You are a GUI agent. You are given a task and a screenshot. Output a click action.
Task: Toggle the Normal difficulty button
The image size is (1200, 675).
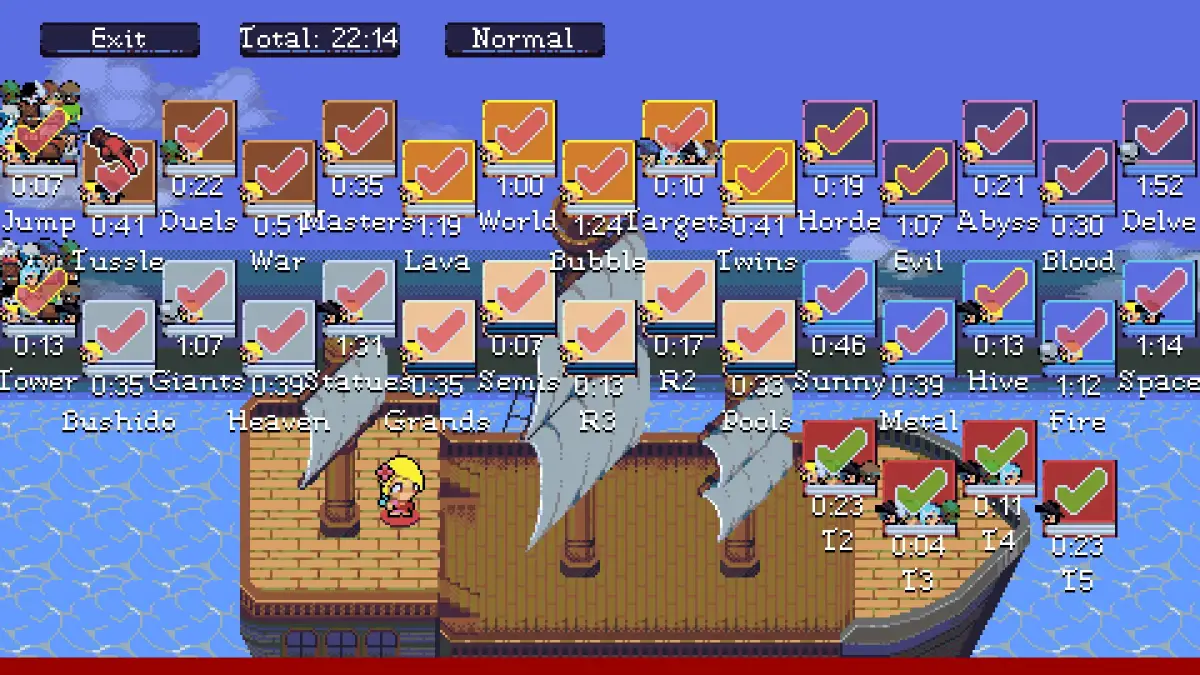coord(524,39)
